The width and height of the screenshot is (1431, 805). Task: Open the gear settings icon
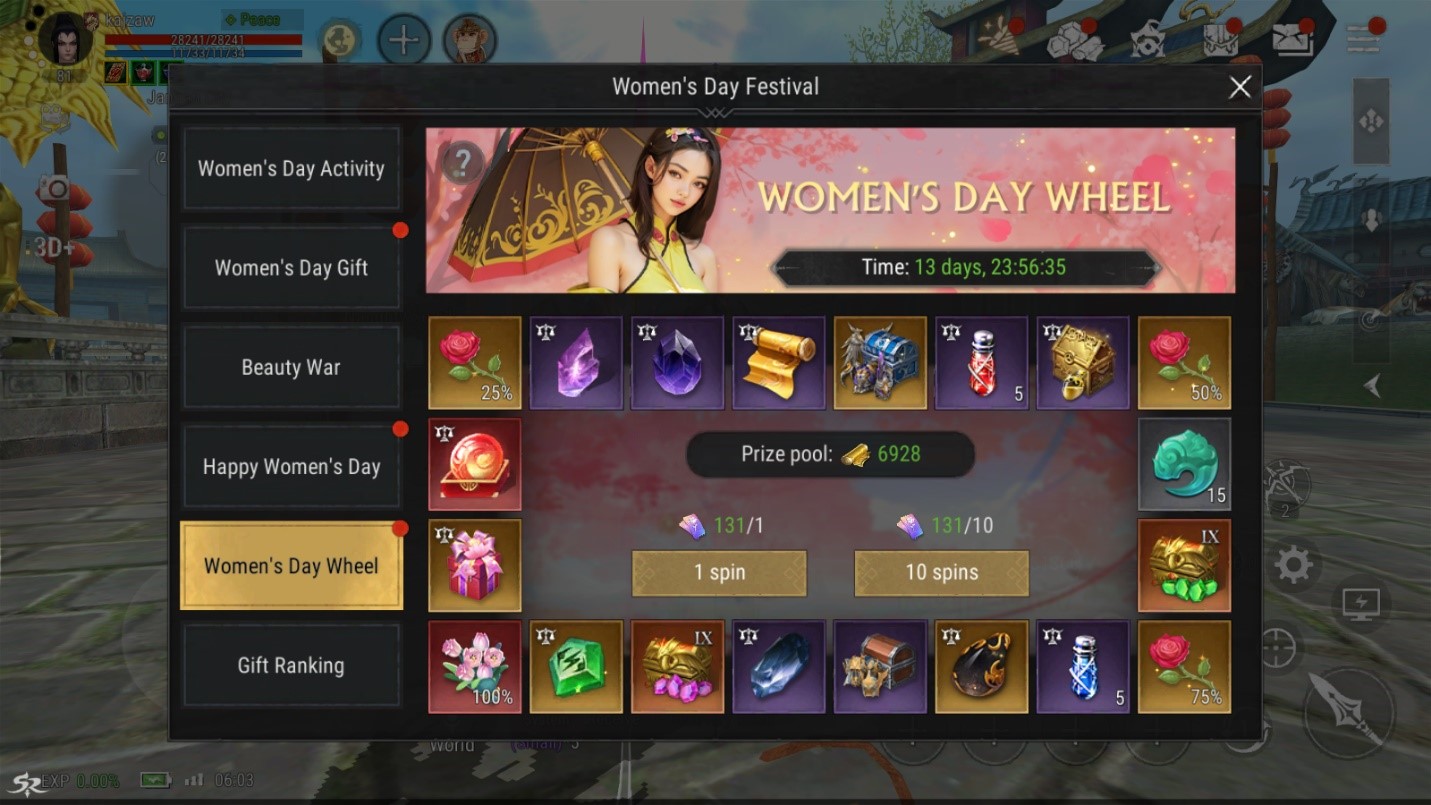coord(1292,566)
